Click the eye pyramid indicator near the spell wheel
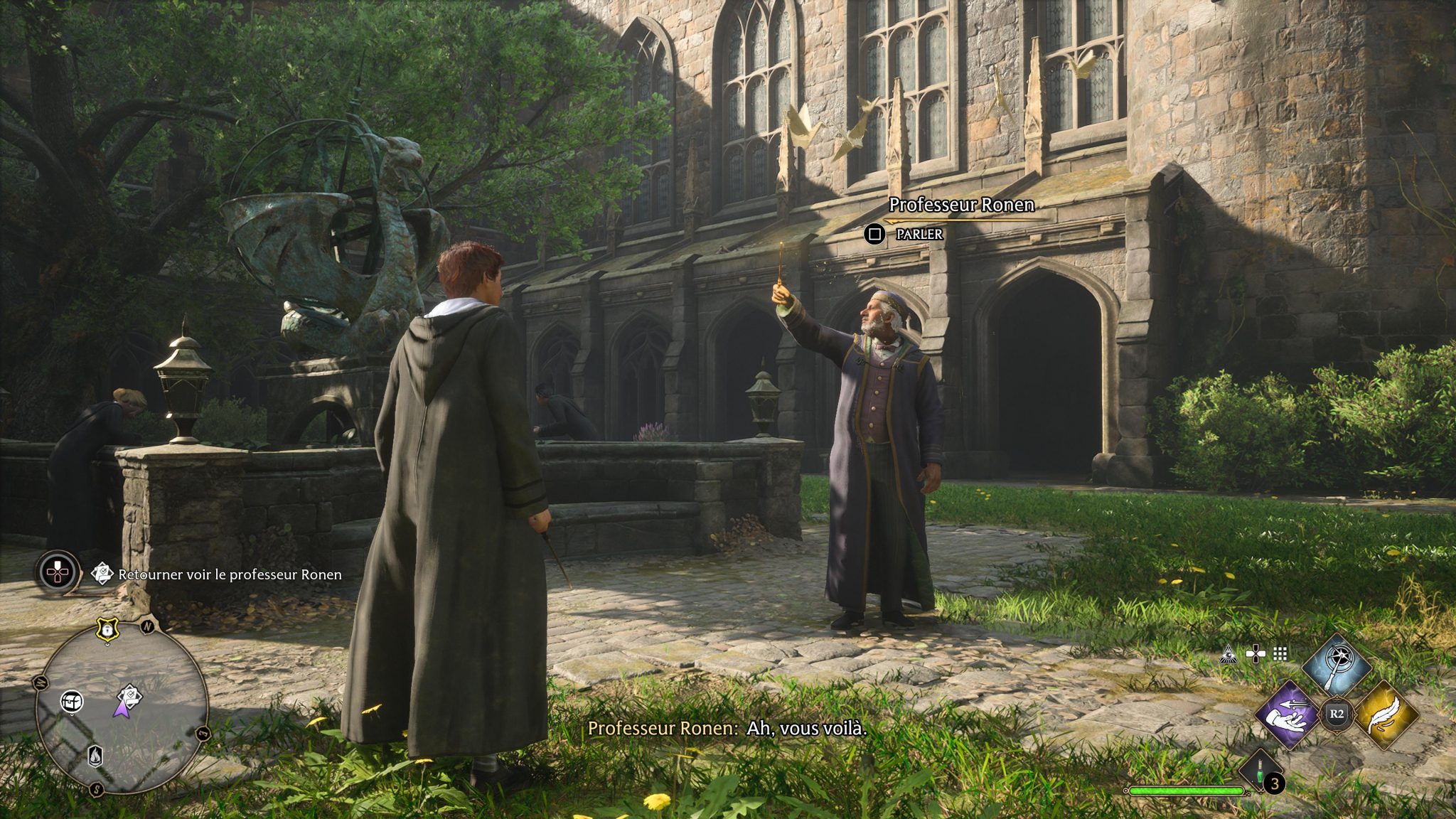 pos(1228,654)
